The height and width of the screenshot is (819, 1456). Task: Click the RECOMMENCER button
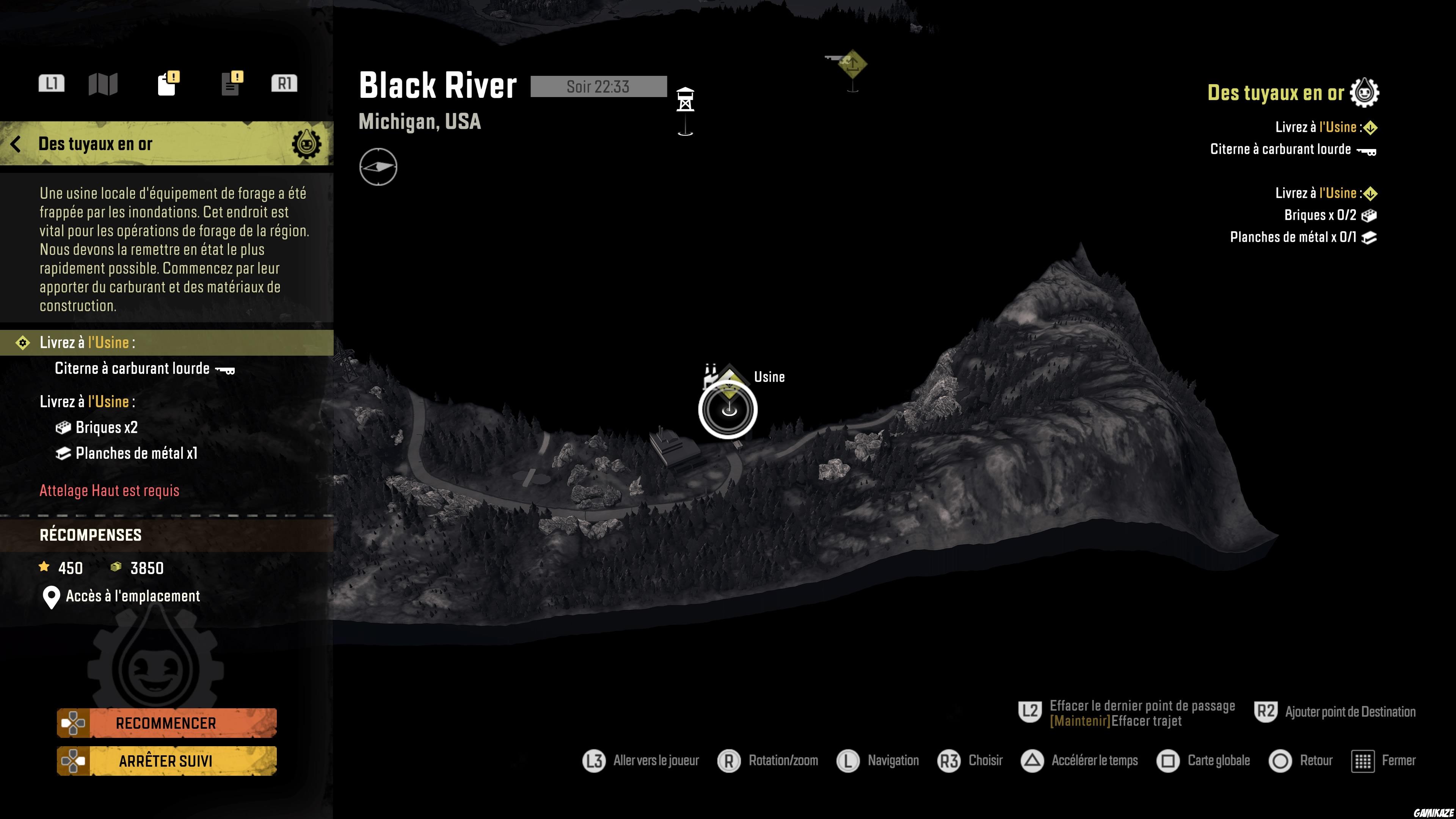(166, 723)
